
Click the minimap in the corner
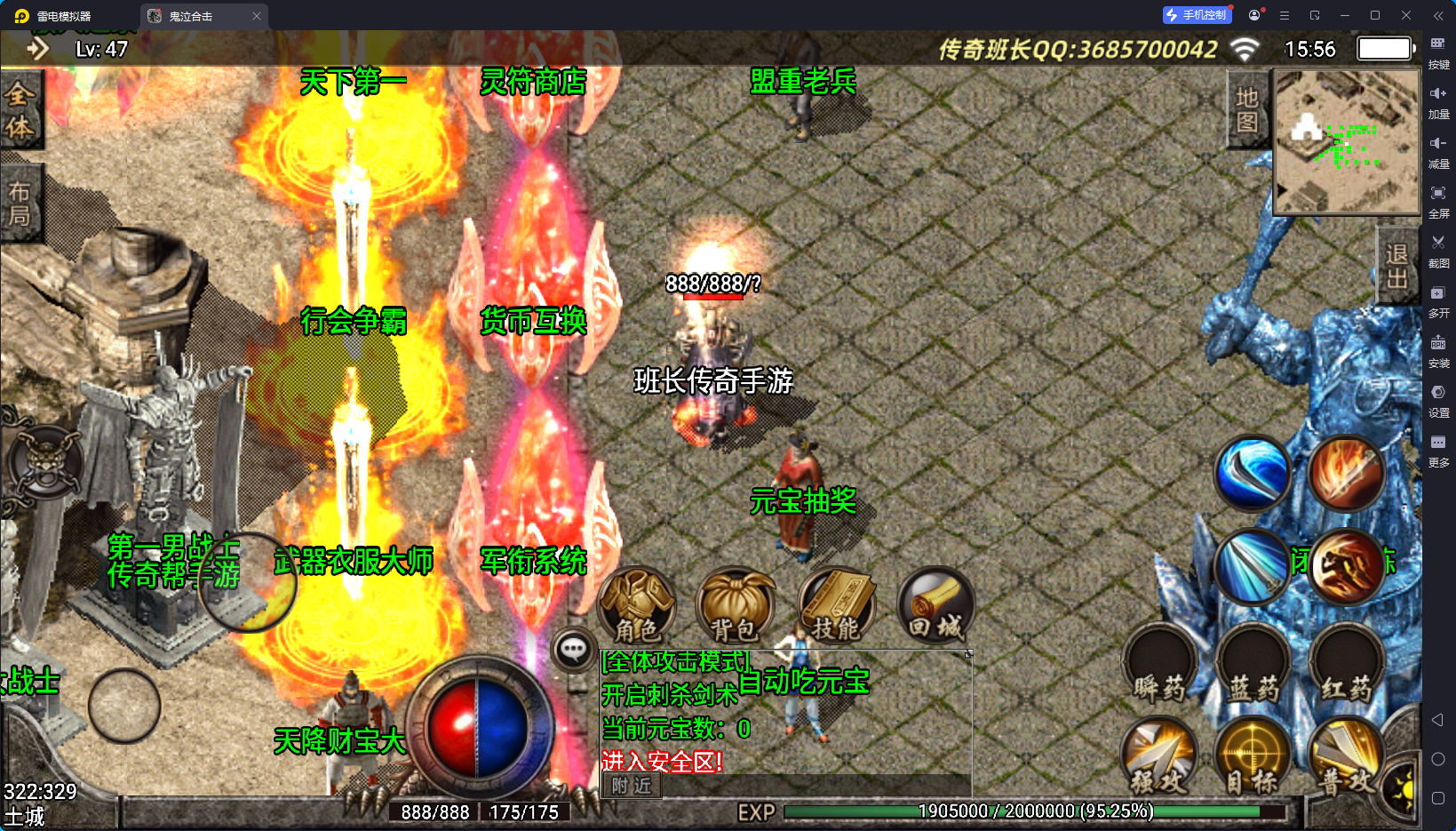(1347, 142)
